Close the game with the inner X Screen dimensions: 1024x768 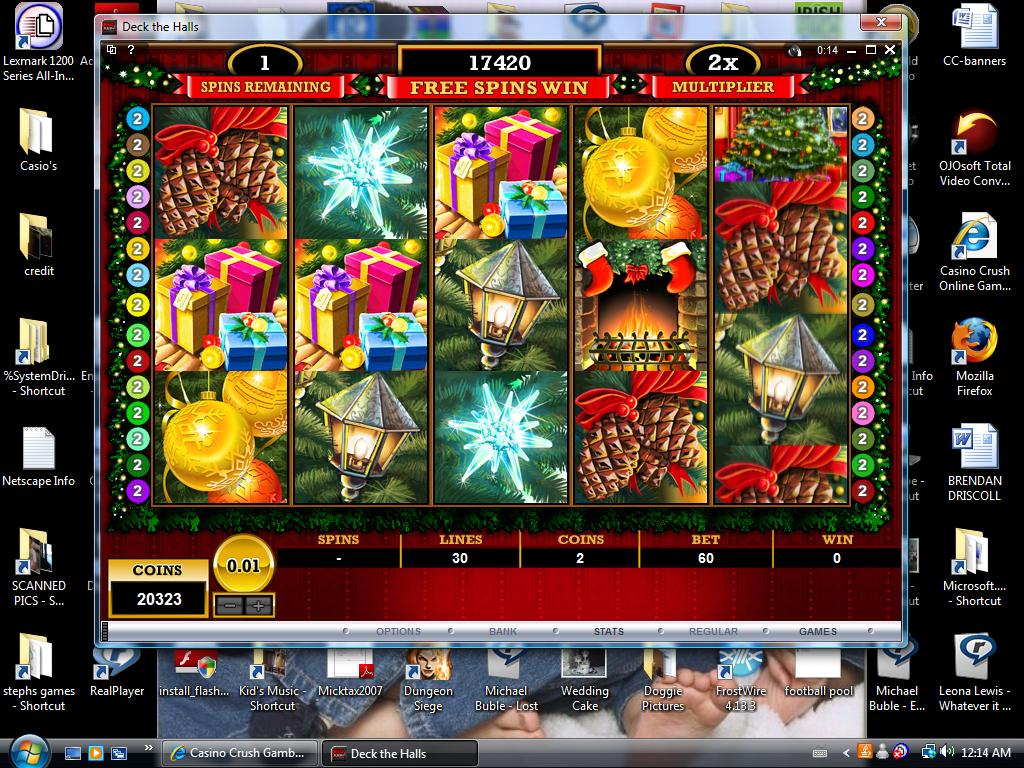pyautogui.click(x=890, y=49)
